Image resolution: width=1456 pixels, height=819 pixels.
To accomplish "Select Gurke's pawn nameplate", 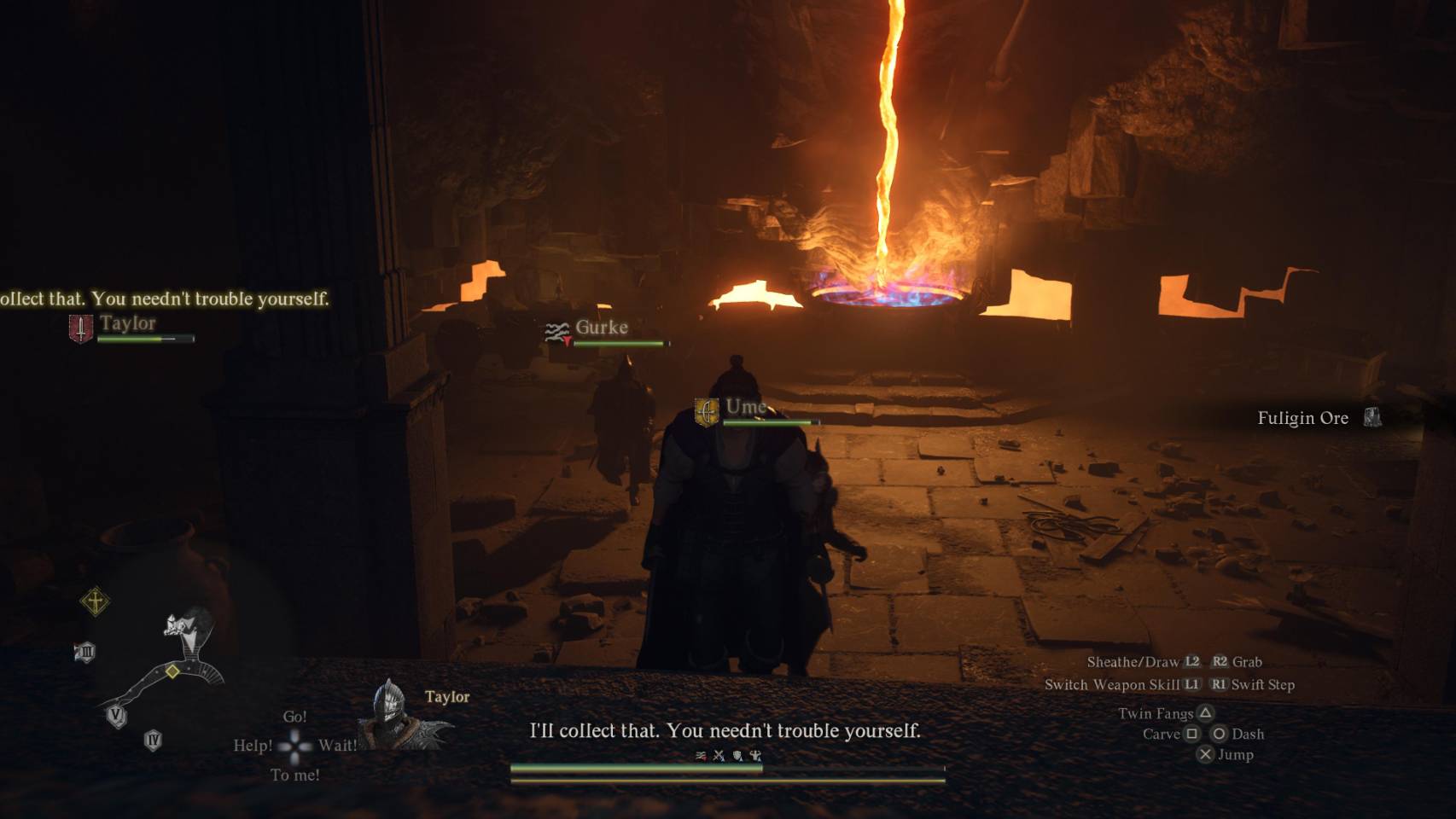I will pos(602,329).
